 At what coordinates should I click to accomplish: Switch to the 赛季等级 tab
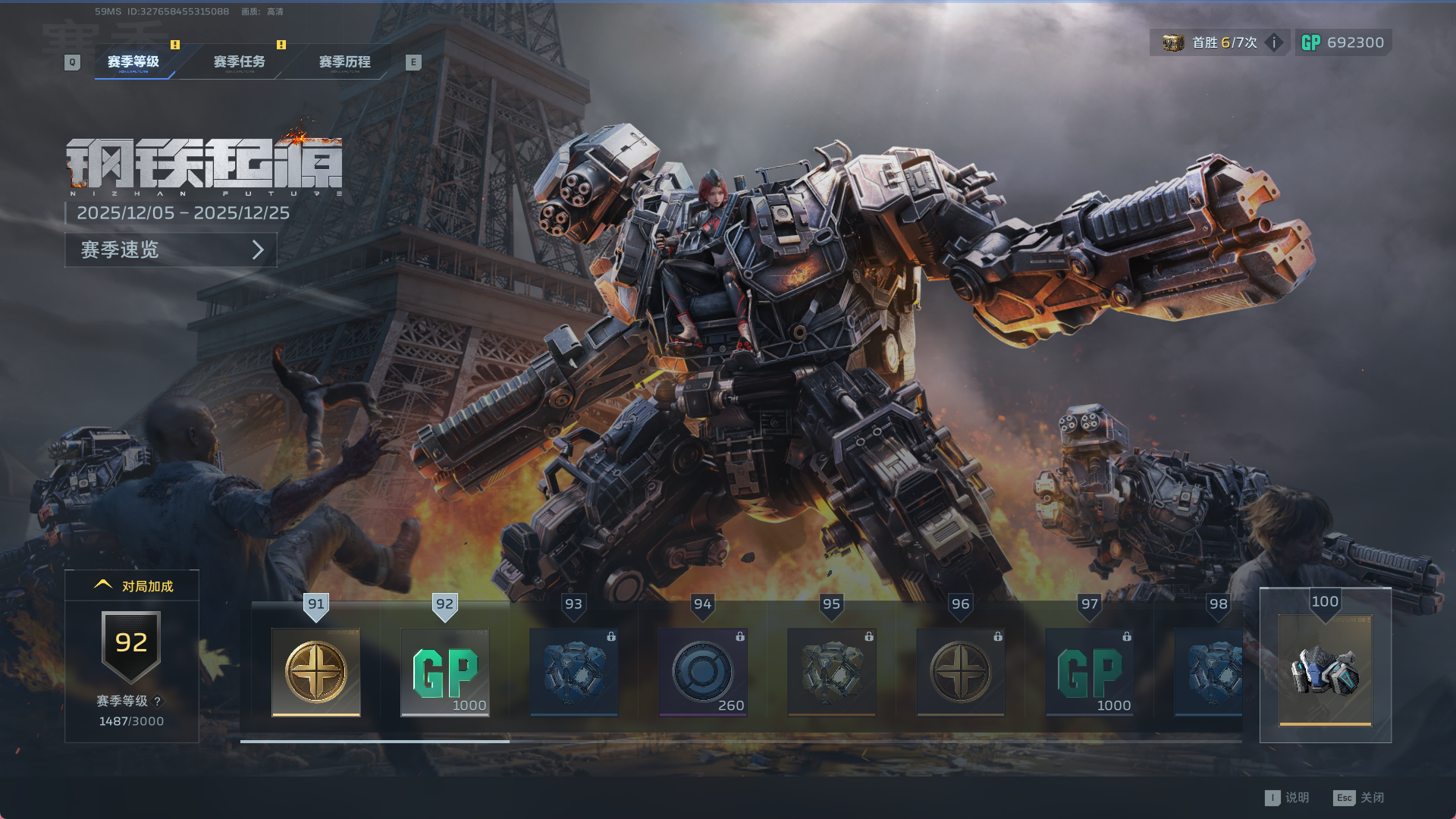pyautogui.click(x=133, y=61)
